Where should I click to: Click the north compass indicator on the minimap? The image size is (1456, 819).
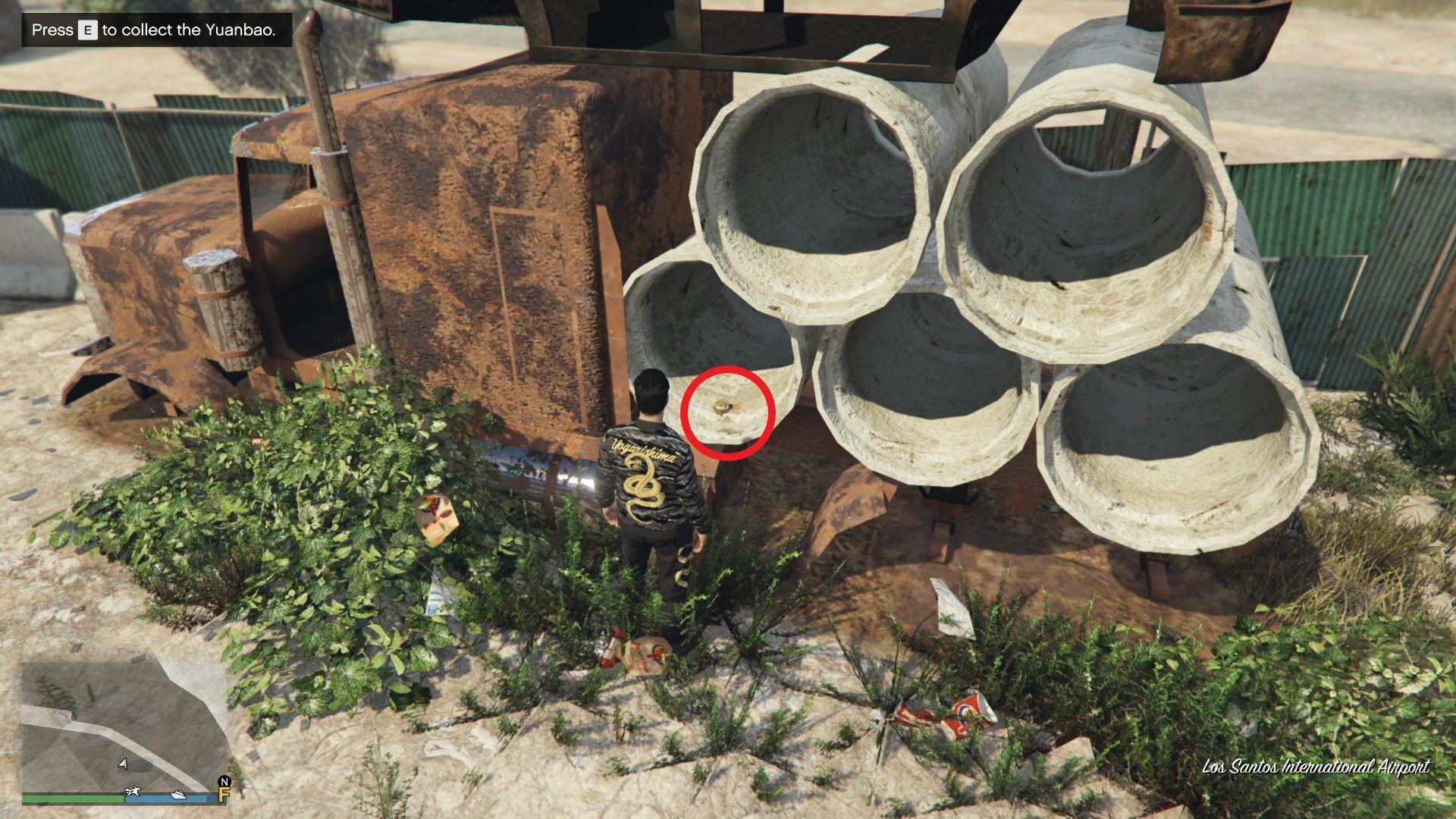(x=224, y=781)
